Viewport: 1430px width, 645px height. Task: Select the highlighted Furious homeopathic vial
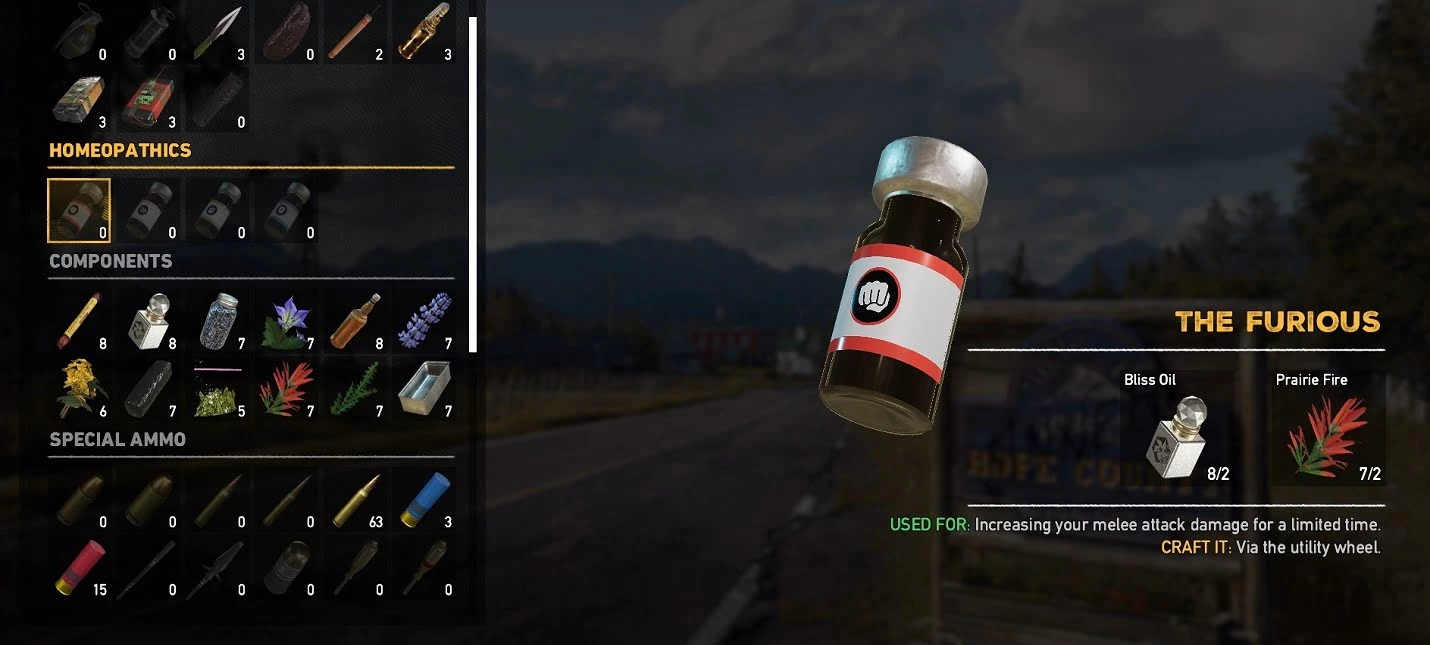[79, 211]
